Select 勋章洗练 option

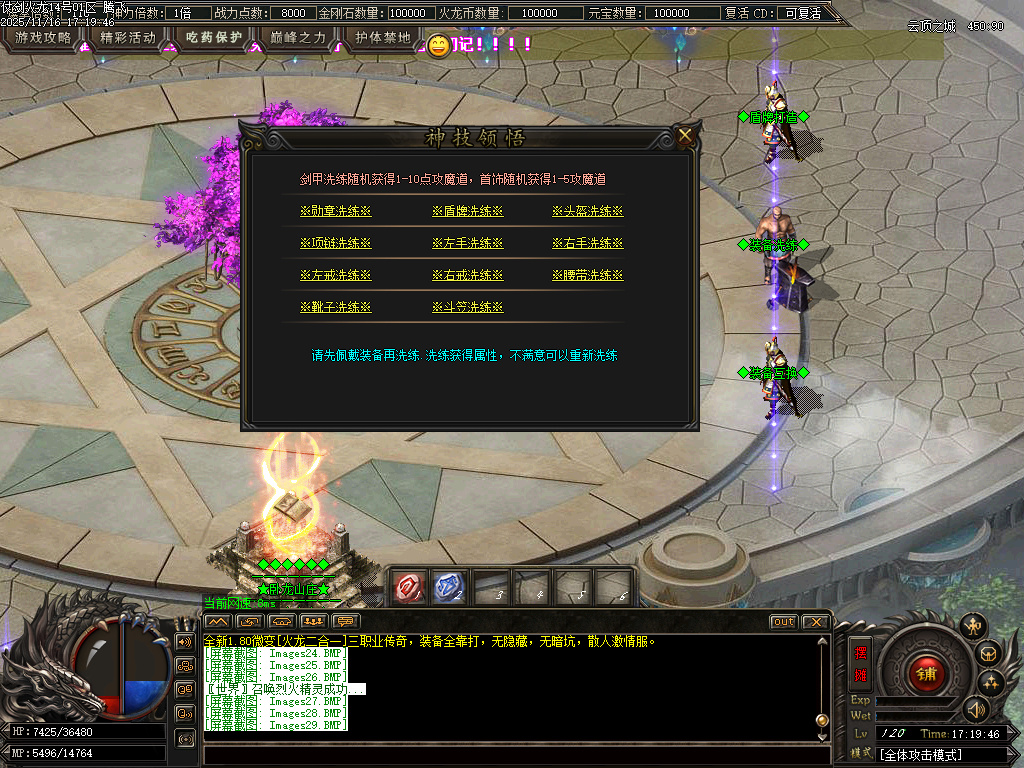tap(335, 212)
